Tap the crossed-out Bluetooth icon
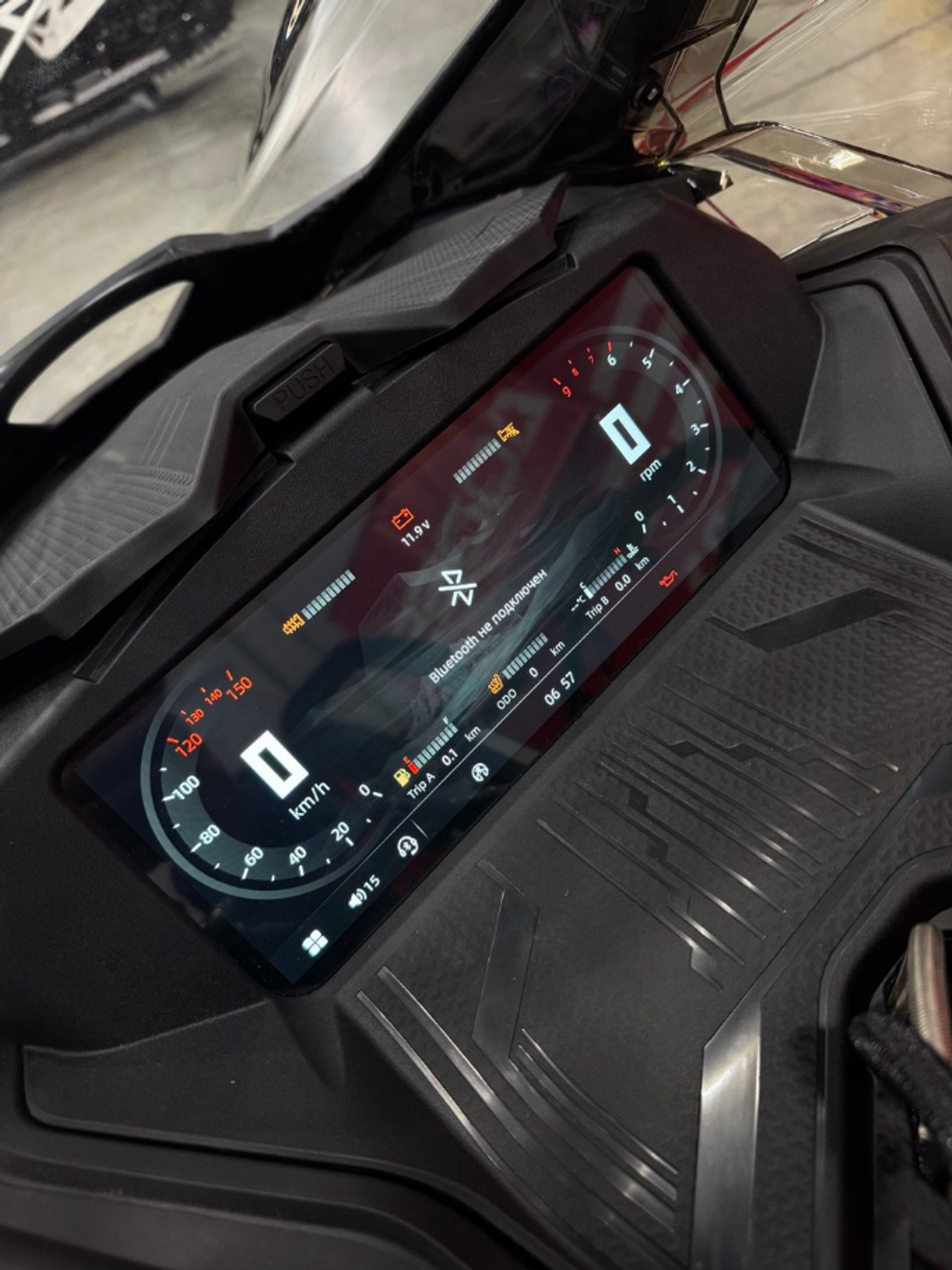Viewport: 952px width, 1270px height. [x=453, y=588]
